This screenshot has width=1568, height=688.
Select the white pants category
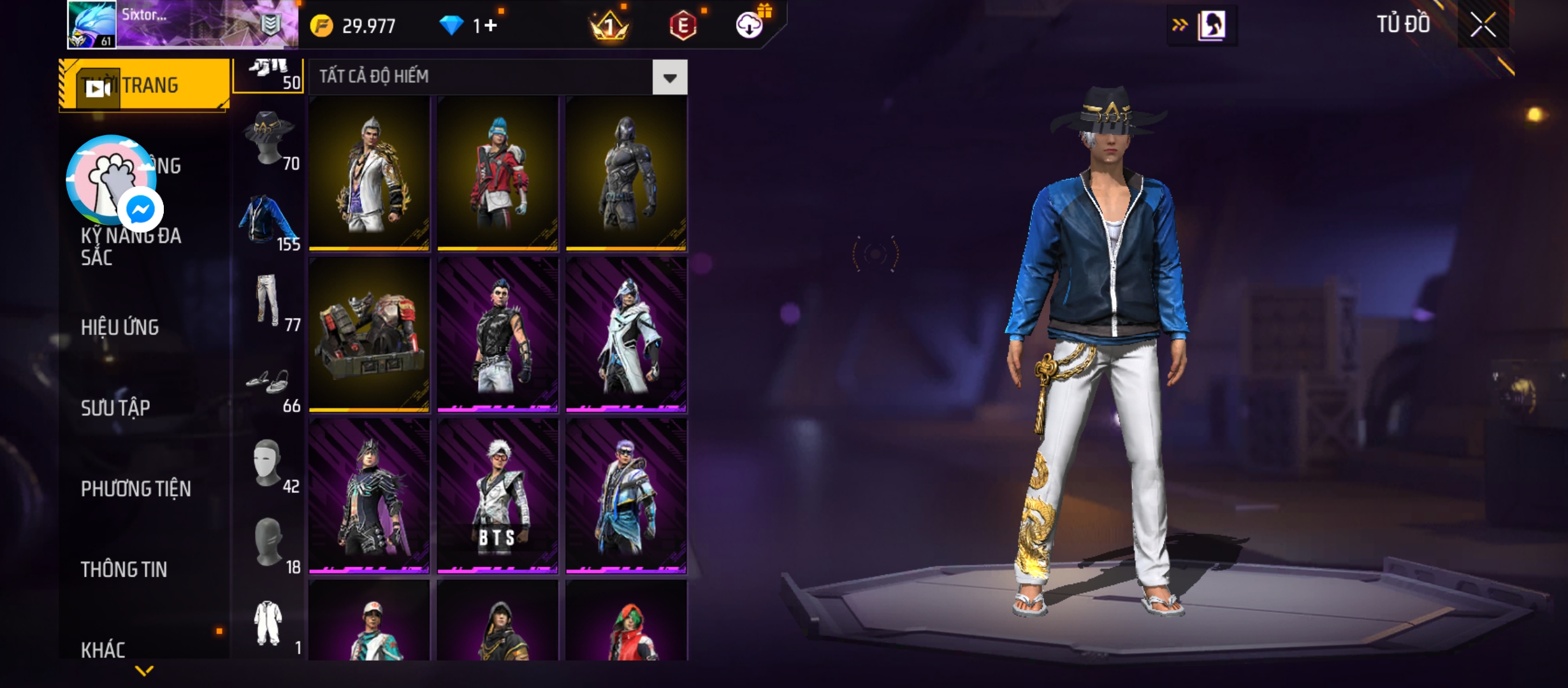point(269,301)
